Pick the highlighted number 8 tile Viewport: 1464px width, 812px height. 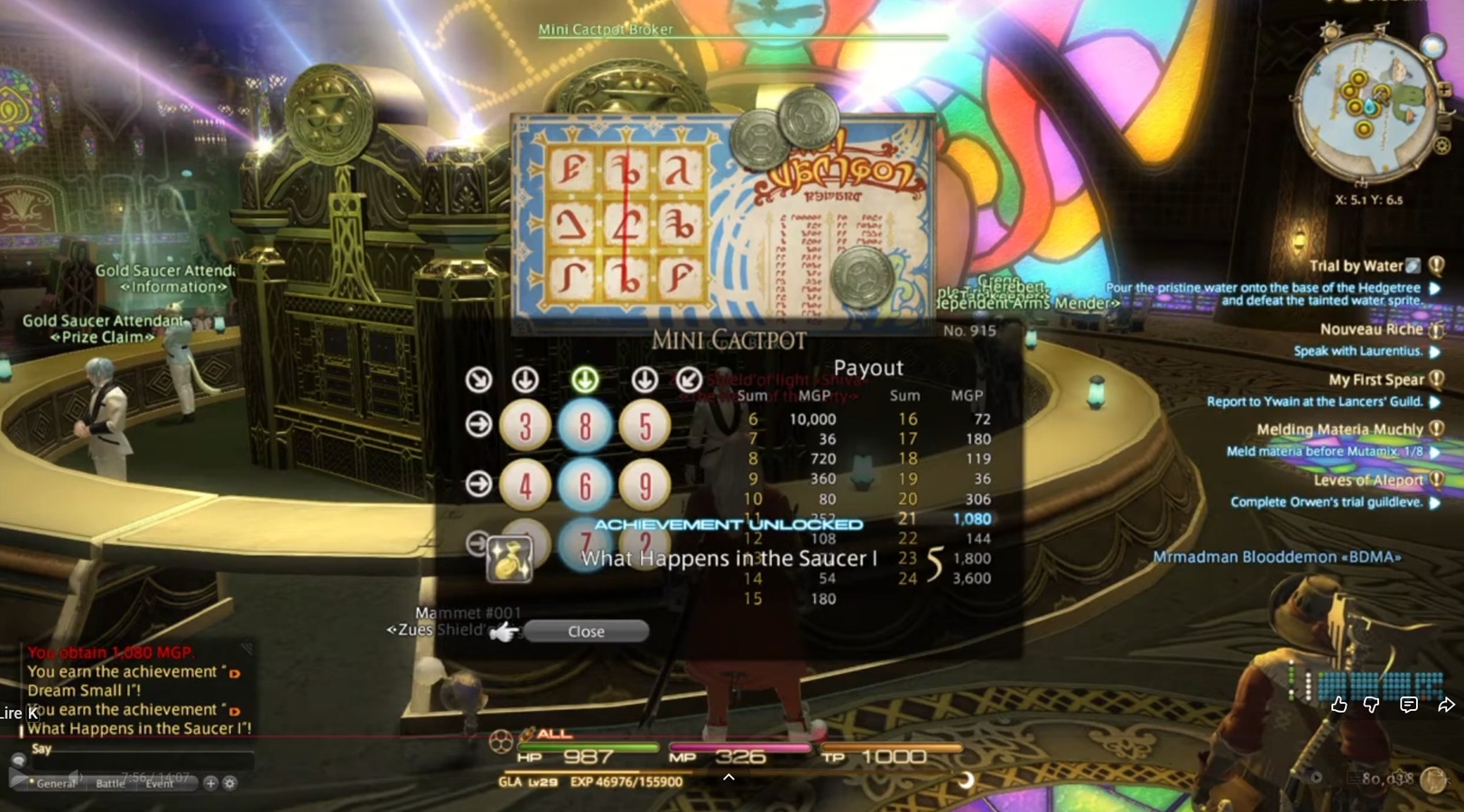585,425
